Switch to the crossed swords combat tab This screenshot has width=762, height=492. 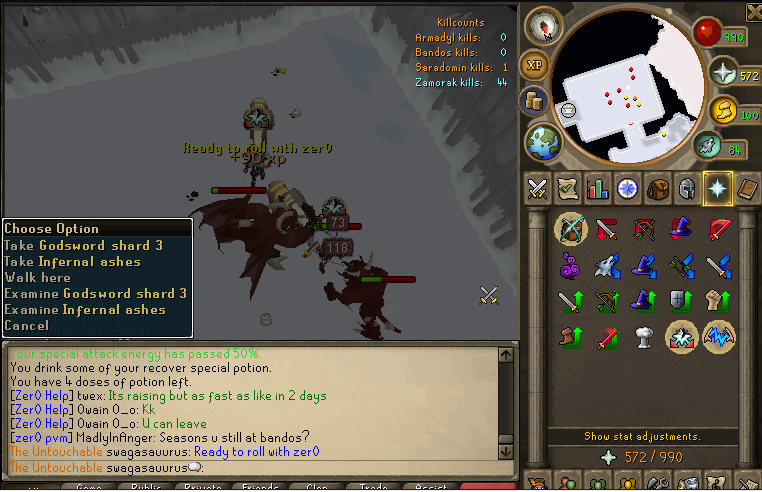pyautogui.click(x=537, y=188)
